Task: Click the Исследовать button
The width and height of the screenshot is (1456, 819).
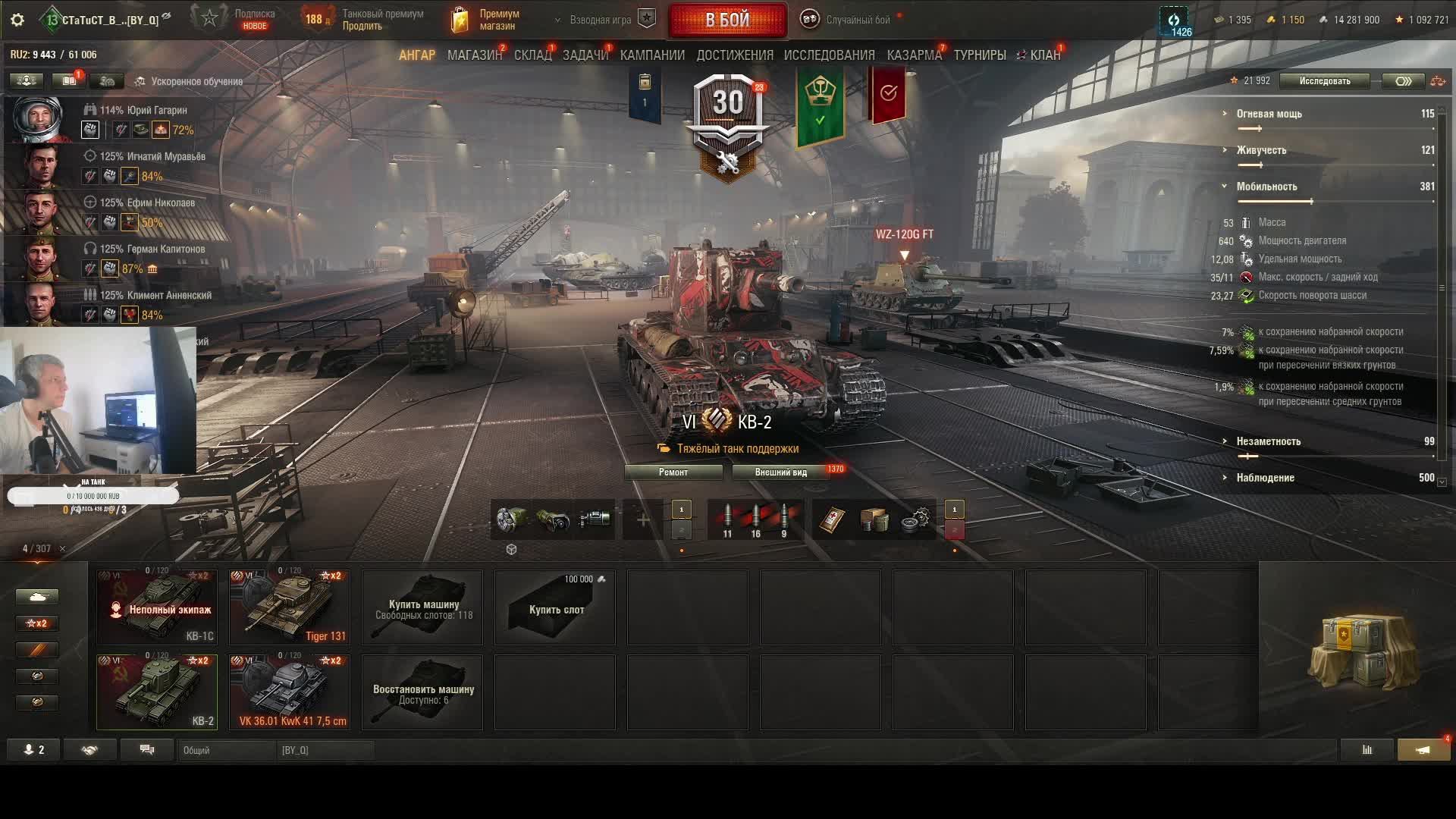Action: click(x=1324, y=81)
